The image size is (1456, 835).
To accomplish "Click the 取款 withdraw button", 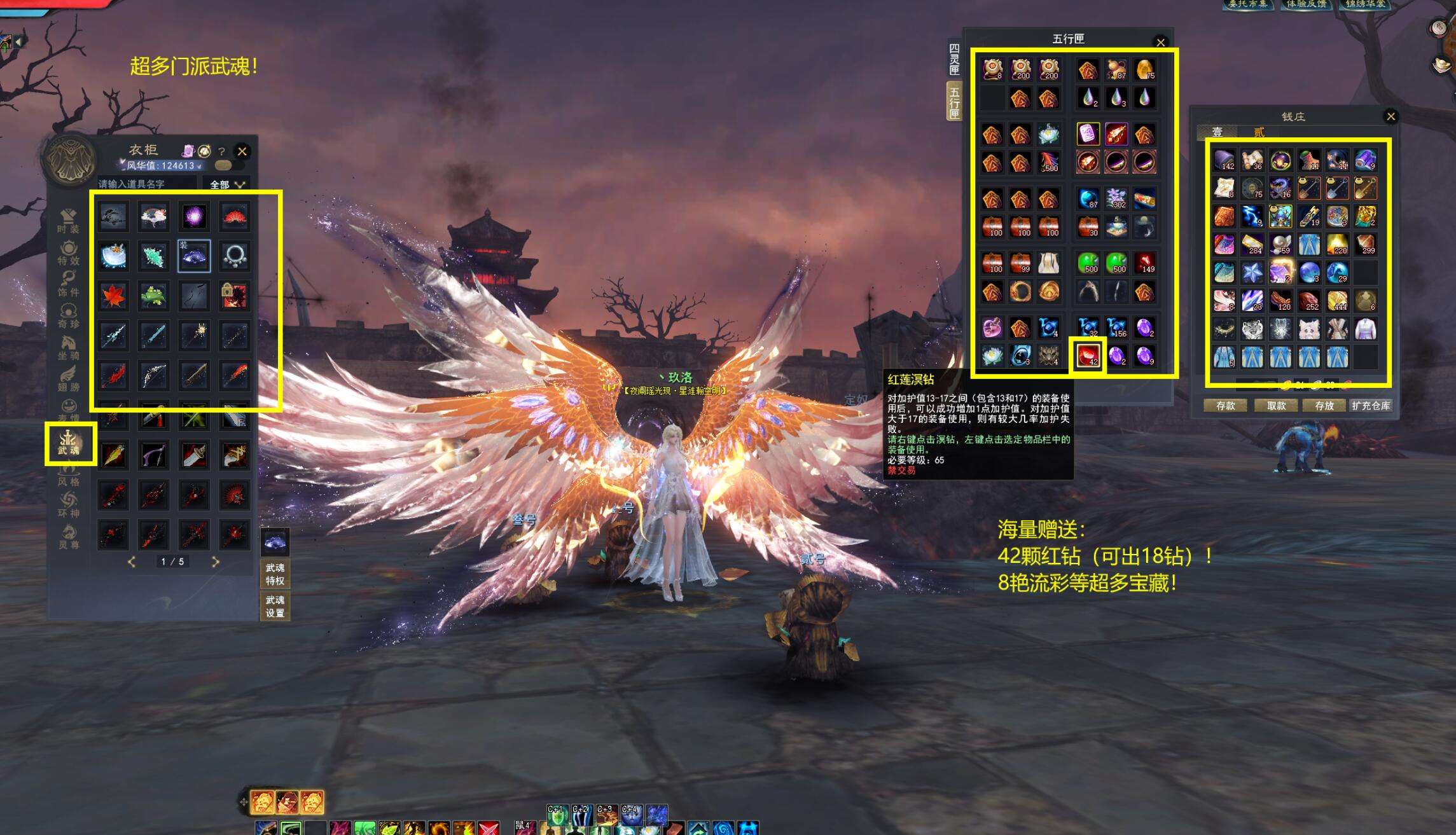I will (x=1276, y=406).
